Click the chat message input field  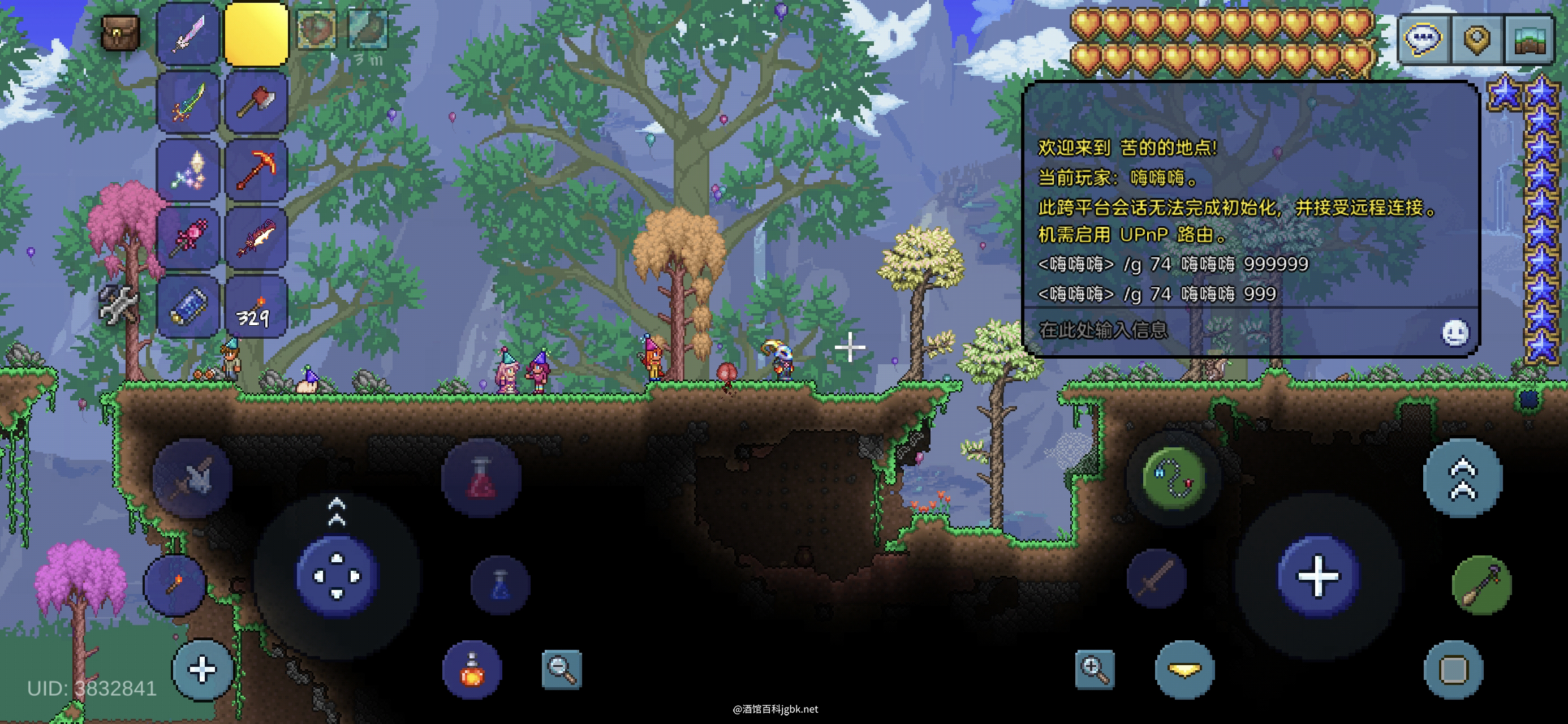[1230, 331]
